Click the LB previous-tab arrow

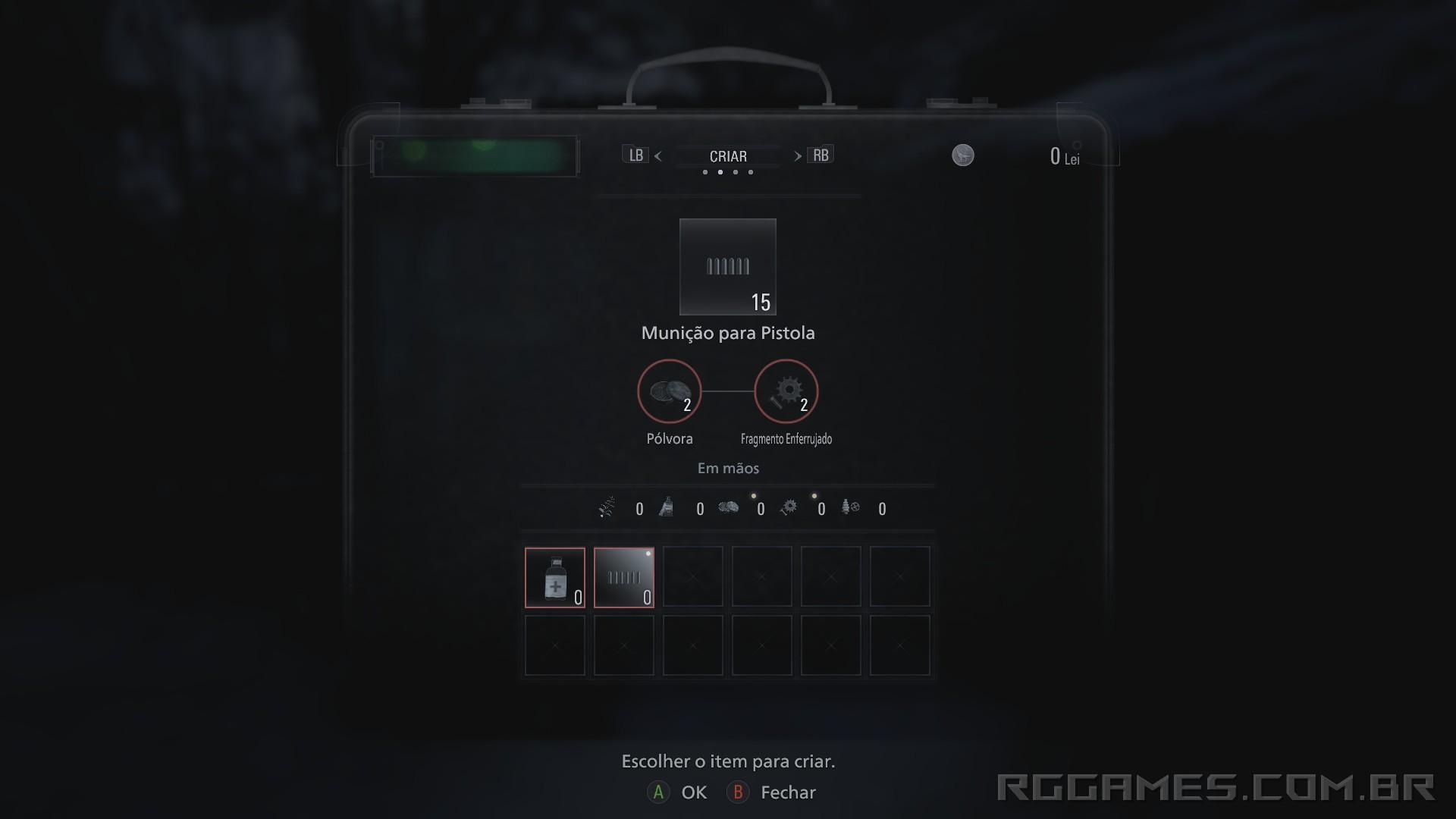click(635, 155)
